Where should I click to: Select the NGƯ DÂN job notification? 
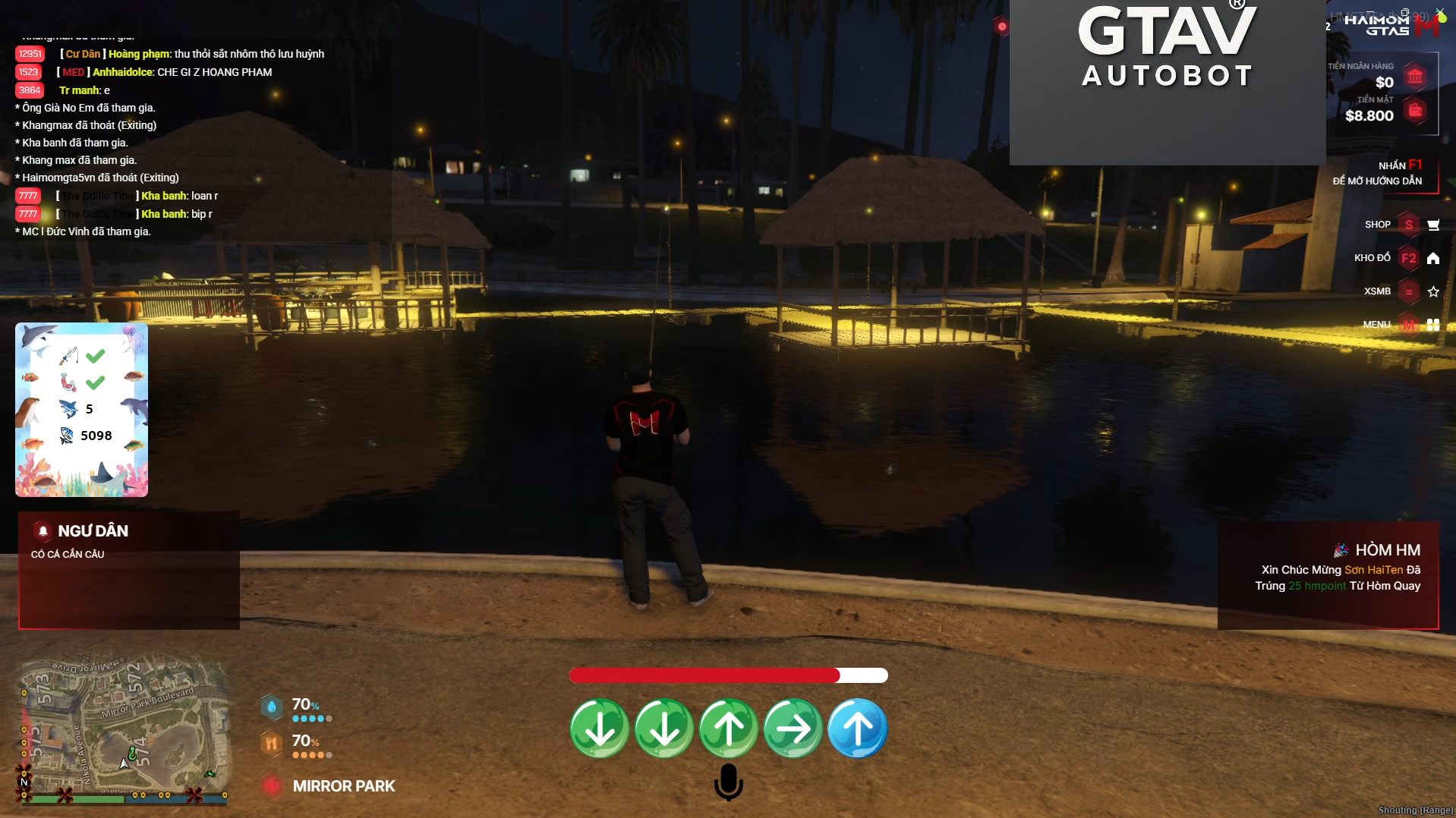(129, 570)
